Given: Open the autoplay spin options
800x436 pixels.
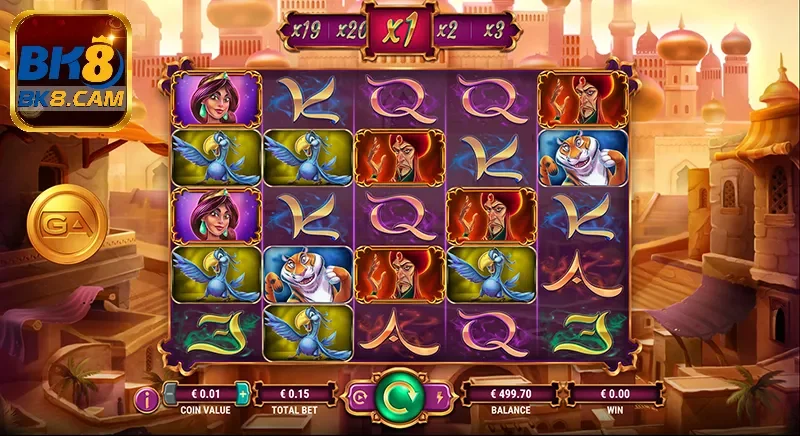Looking at the screenshot, I should coord(360,396).
